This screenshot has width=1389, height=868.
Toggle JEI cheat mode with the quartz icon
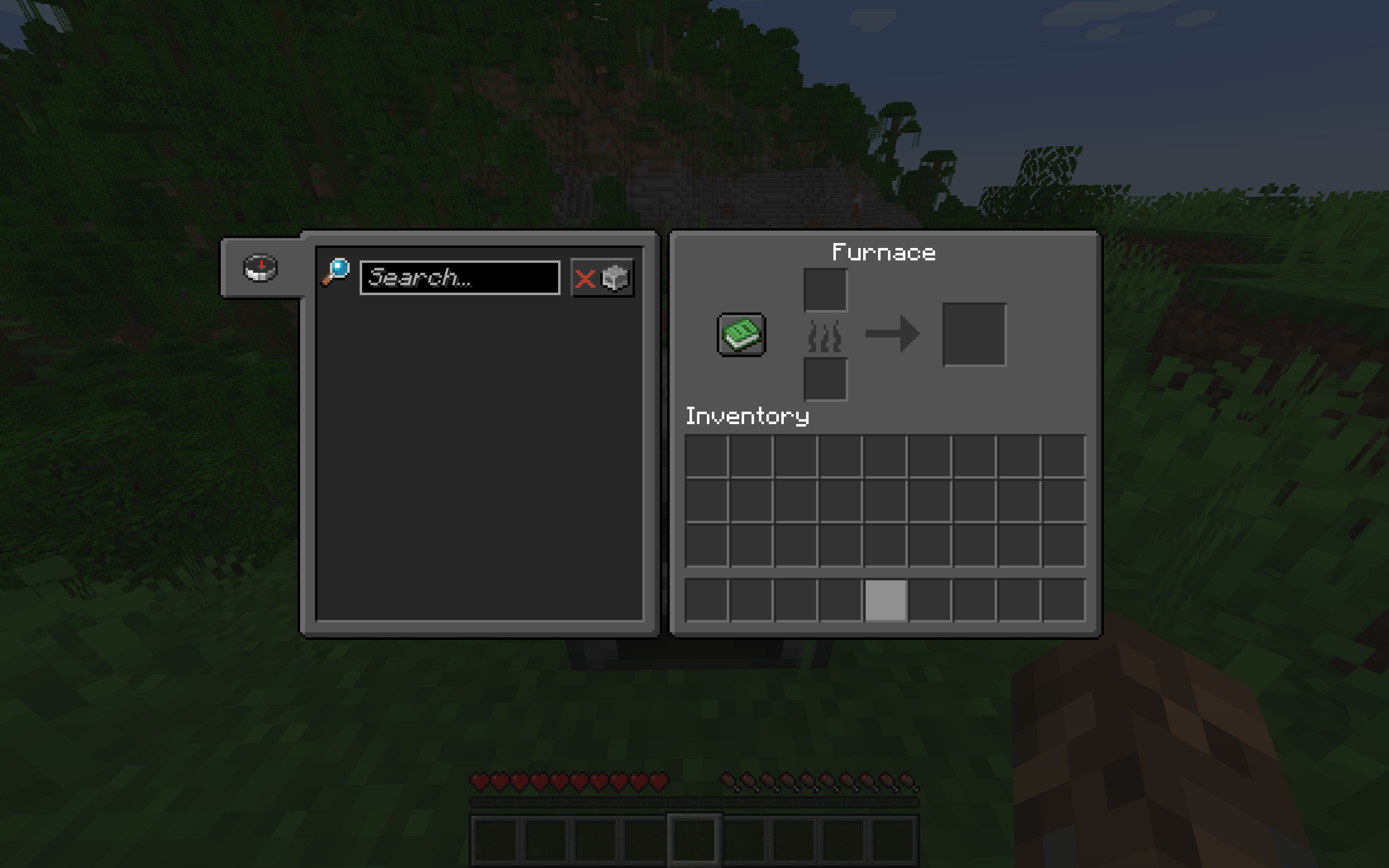pyautogui.click(x=615, y=278)
